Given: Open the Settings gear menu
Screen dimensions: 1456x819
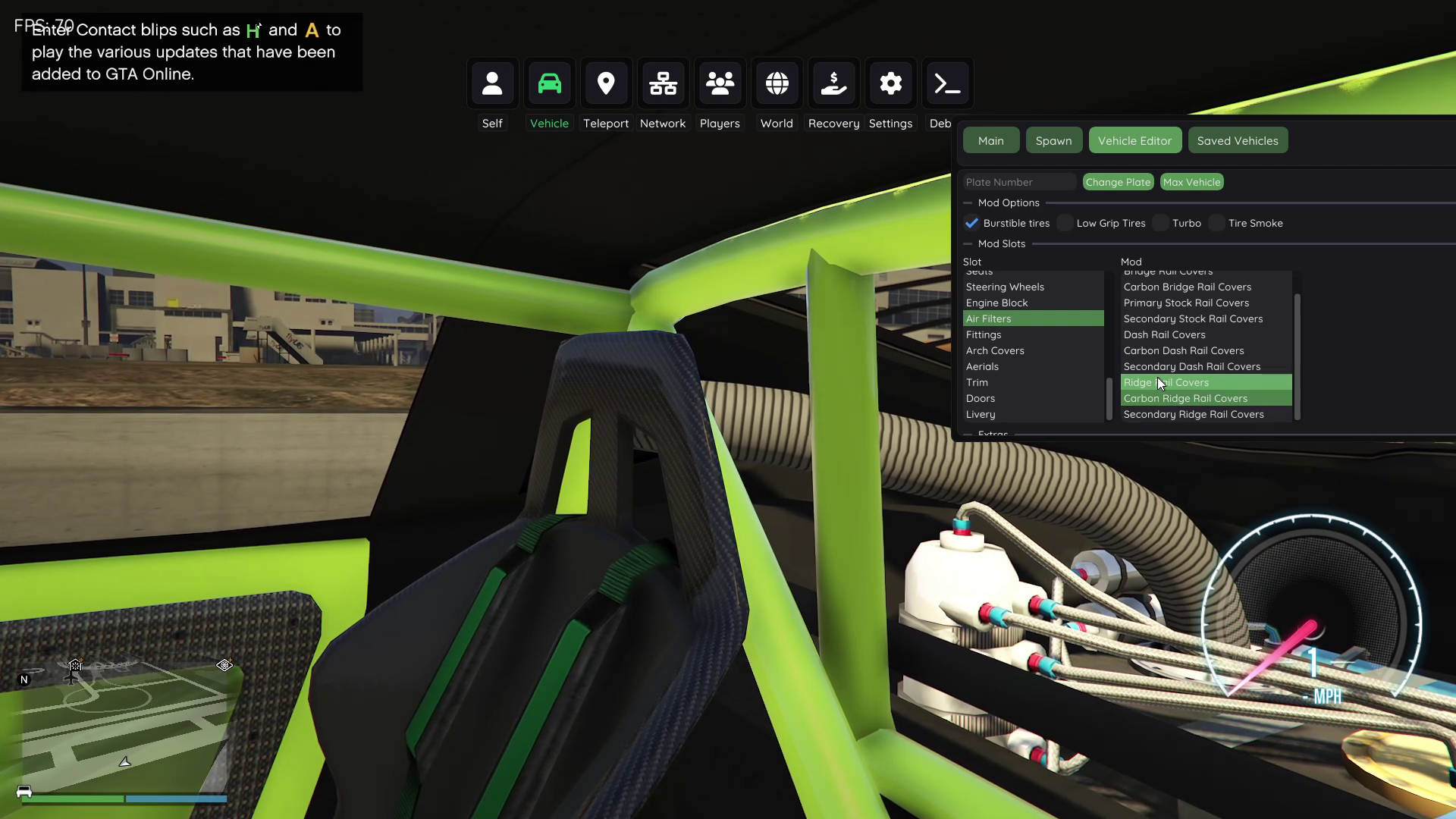Looking at the screenshot, I should pos(890,83).
